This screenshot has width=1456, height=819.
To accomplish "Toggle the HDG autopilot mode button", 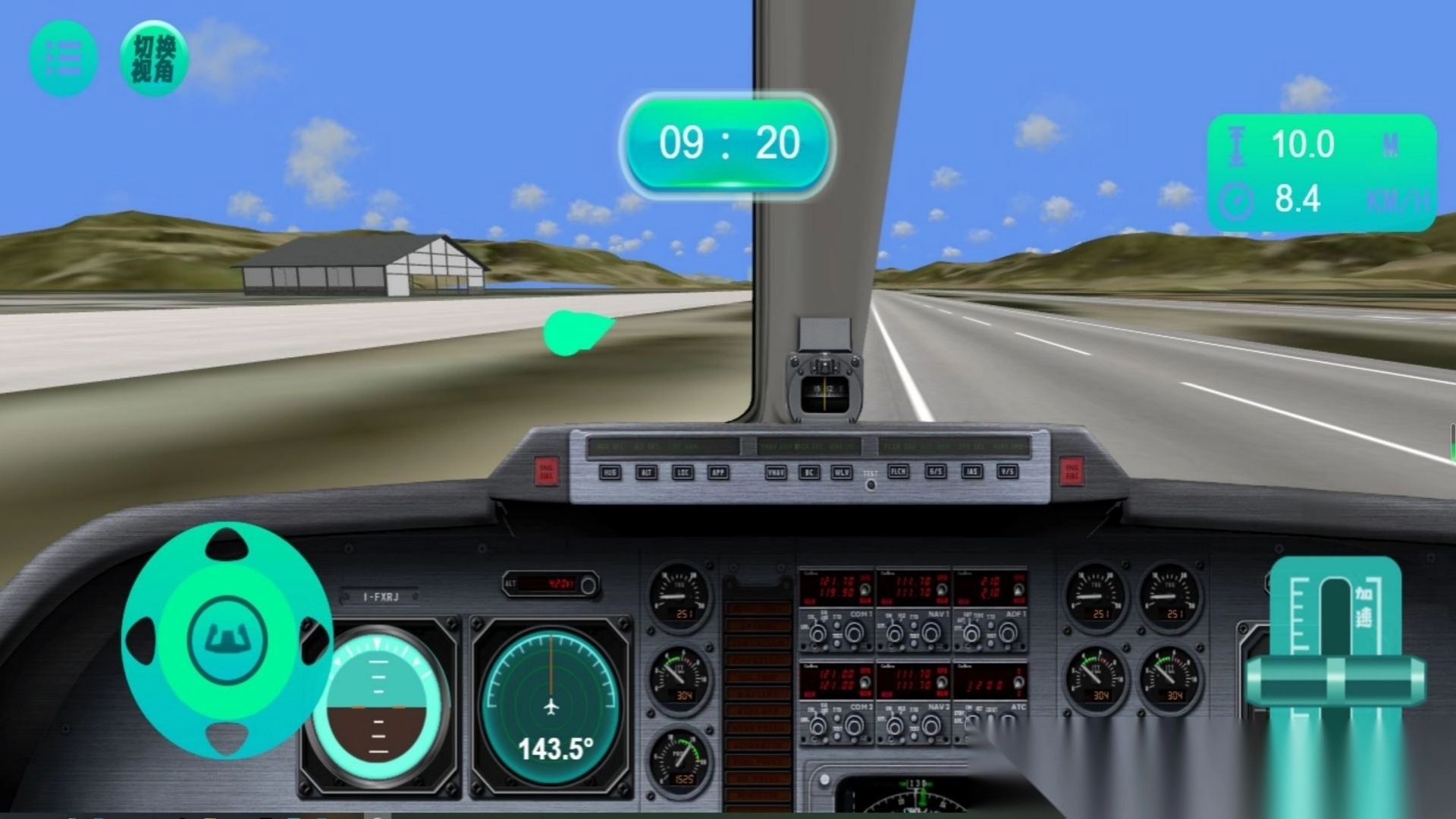I will [610, 473].
